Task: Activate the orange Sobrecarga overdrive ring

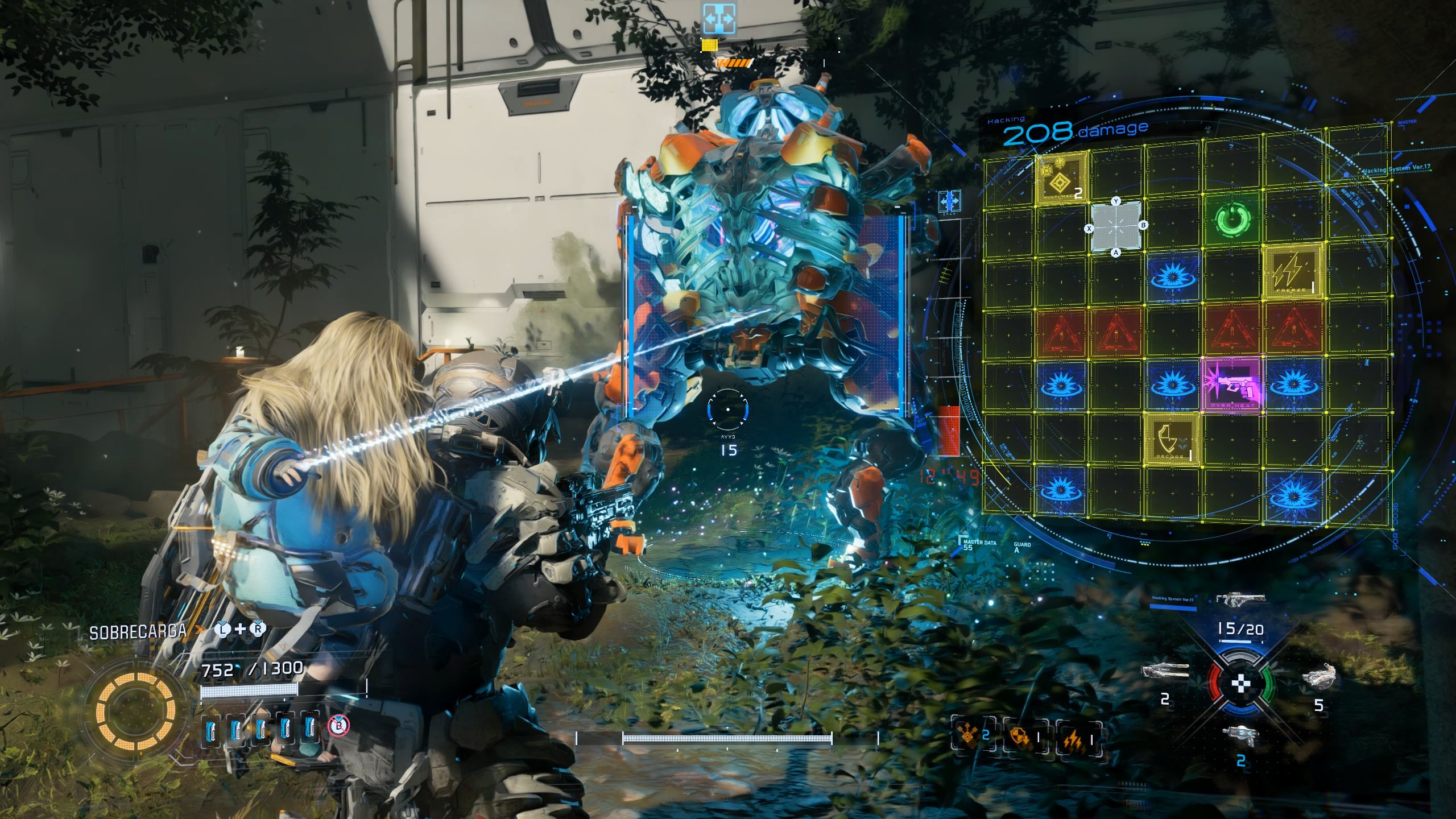Action: point(135,710)
